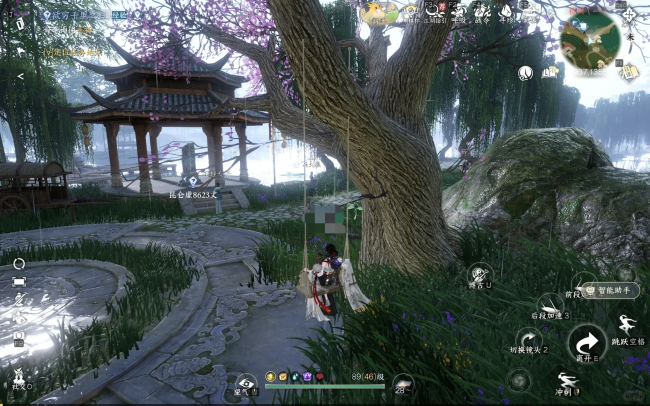Open the circular minimap

590,38
